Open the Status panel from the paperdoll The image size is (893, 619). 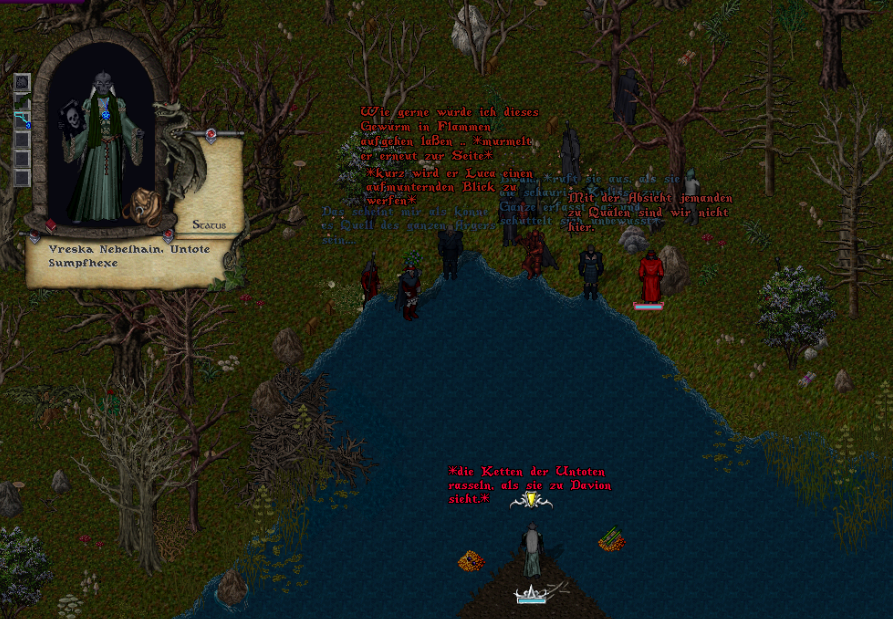click(x=208, y=224)
